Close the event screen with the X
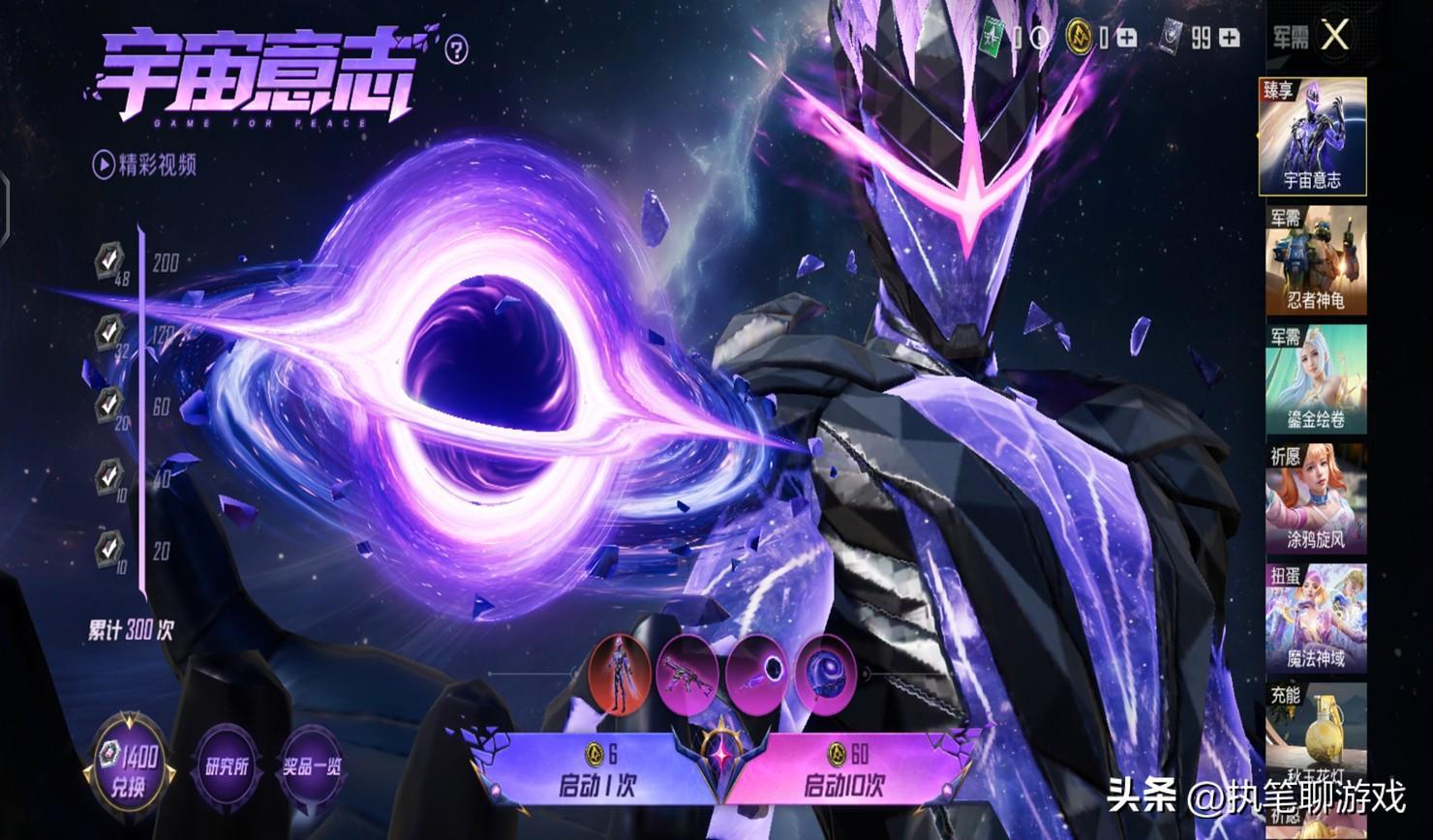Image resolution: width=1433 pixels, height=840 pixels. 1335,37
